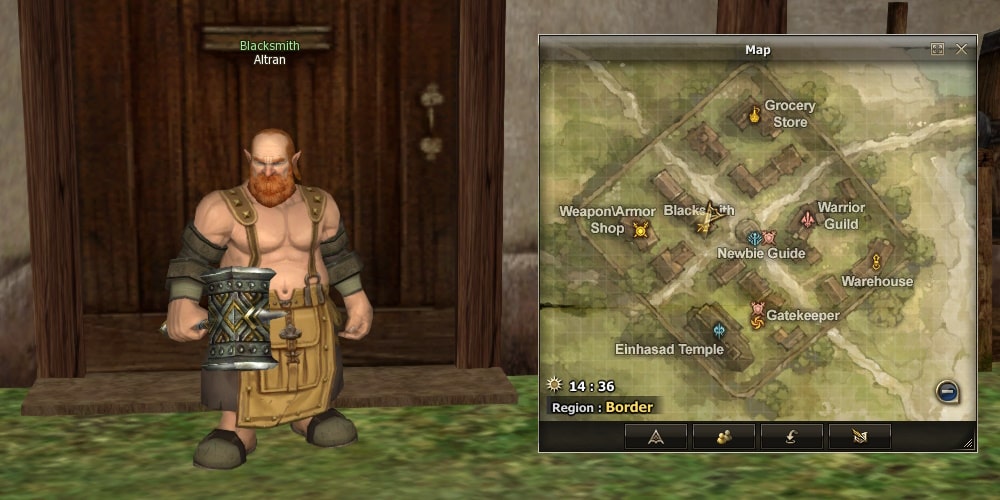The height and width of the screenshot is (500, 1000).
Task: Click the Weapon\Armor Shop marker
Action: (x=641, y=229)
